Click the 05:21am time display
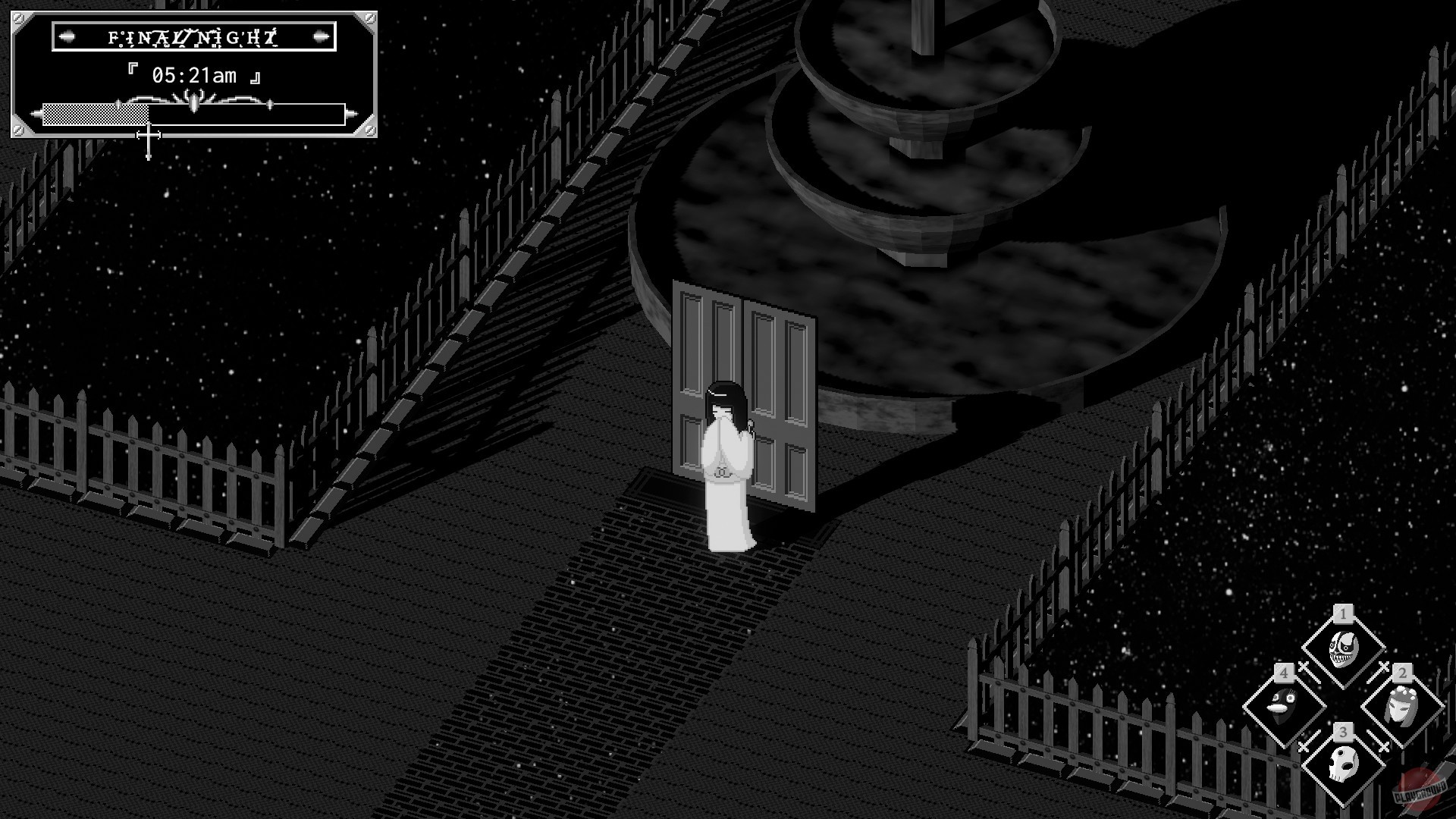The image size is (1456, 819). [193, 74]
